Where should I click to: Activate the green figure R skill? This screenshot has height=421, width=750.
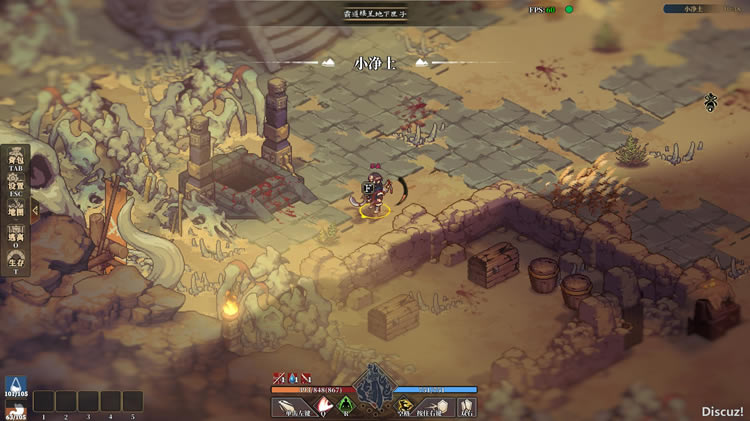(347, 406)
